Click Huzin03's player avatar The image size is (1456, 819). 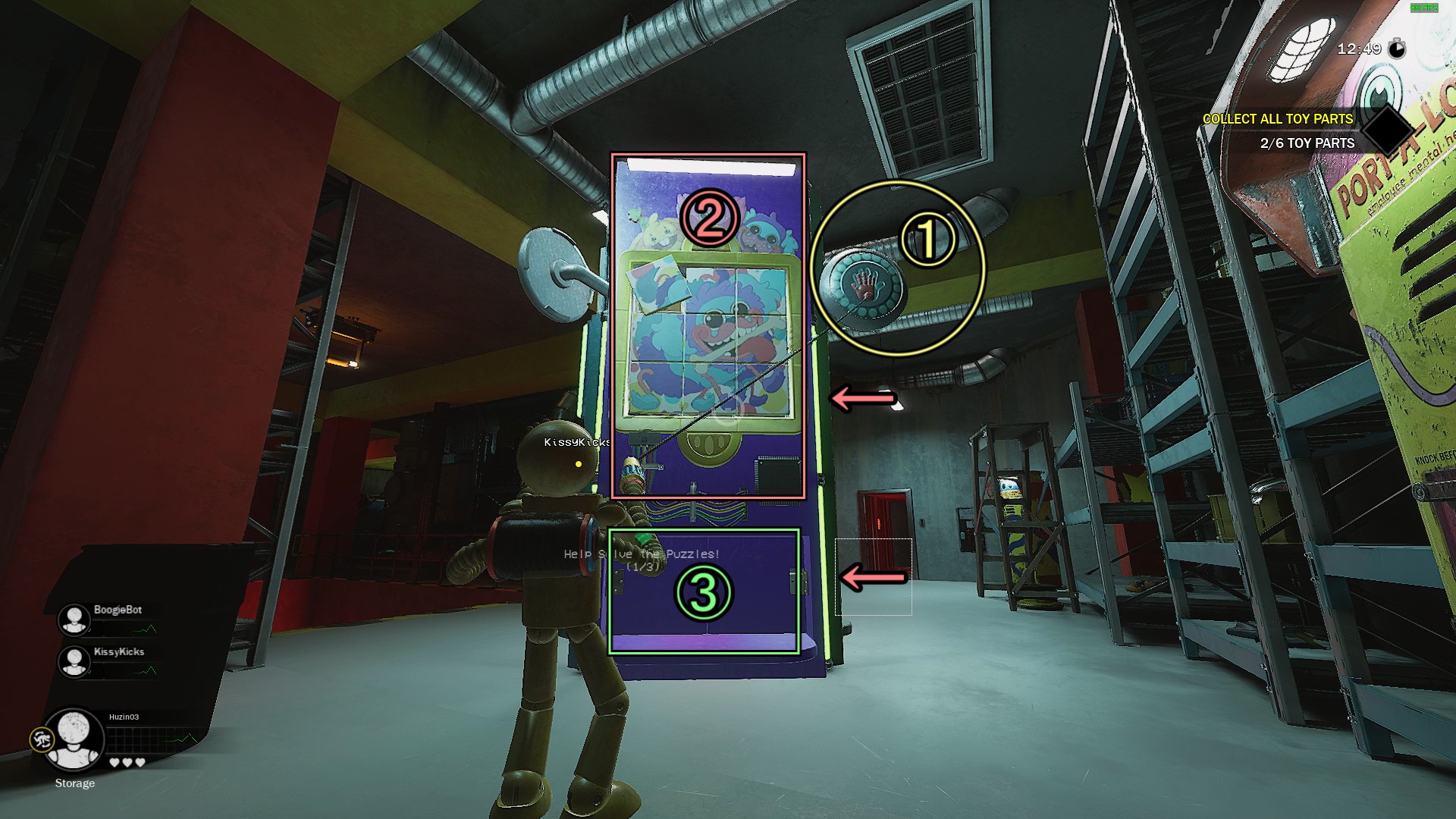74,739
